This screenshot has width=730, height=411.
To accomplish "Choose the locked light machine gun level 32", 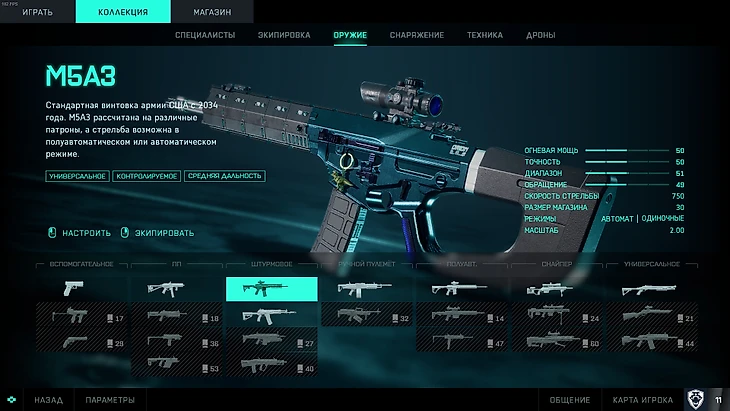I will coord(365,317).
